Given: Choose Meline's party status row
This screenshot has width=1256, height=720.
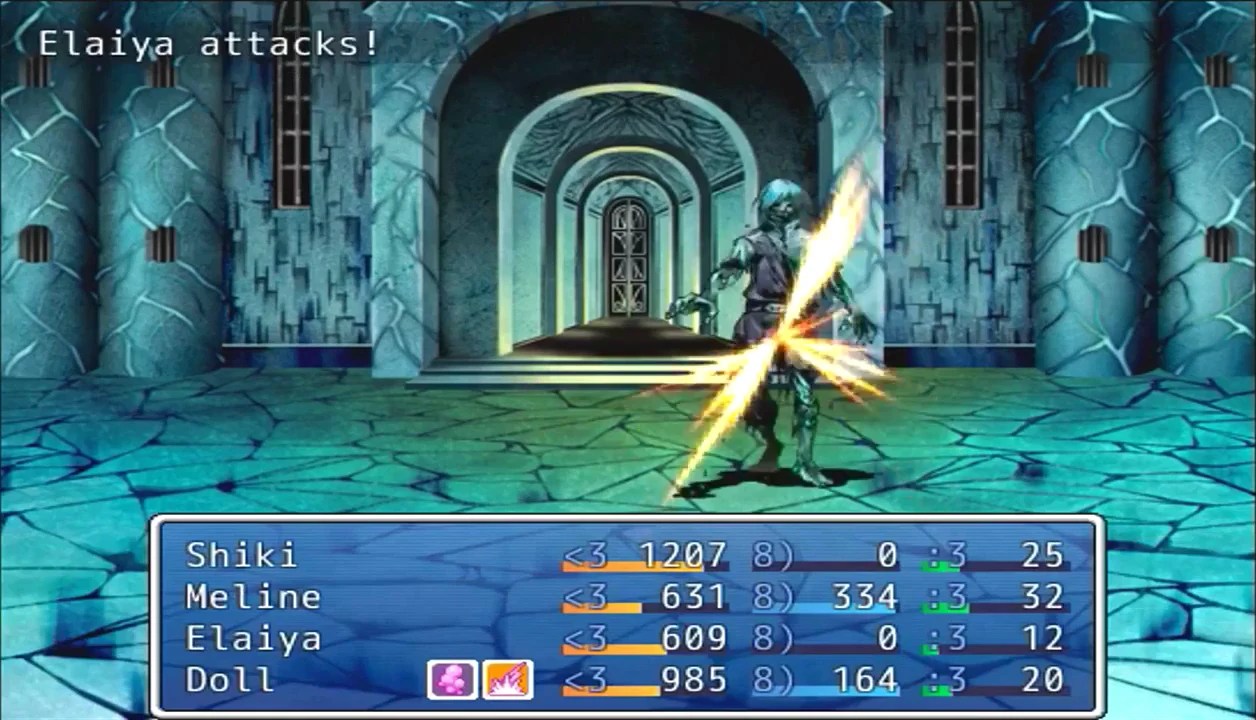Looking at the screenshot, I should [253, 597].
